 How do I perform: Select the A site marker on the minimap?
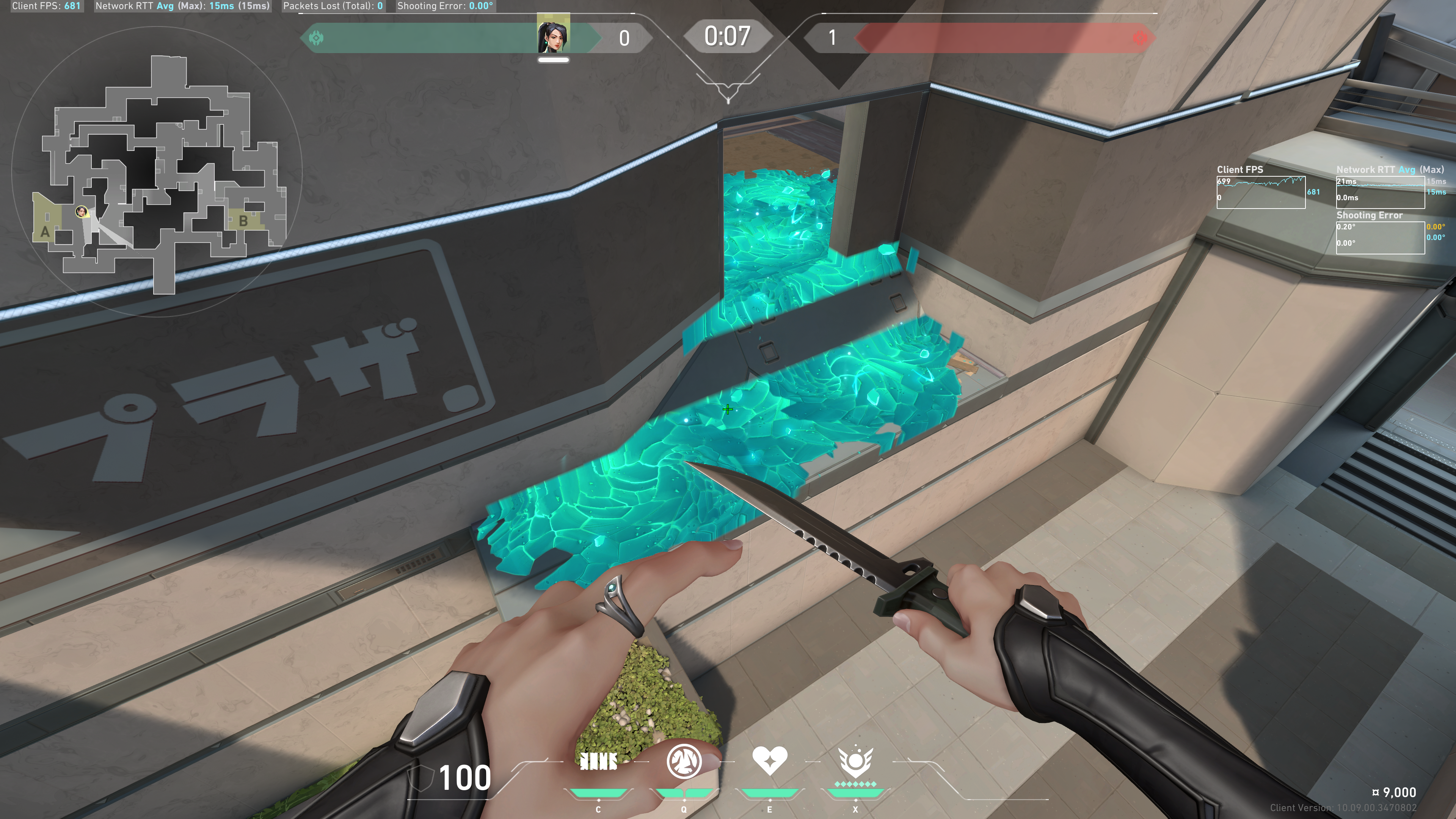[45, 232]
